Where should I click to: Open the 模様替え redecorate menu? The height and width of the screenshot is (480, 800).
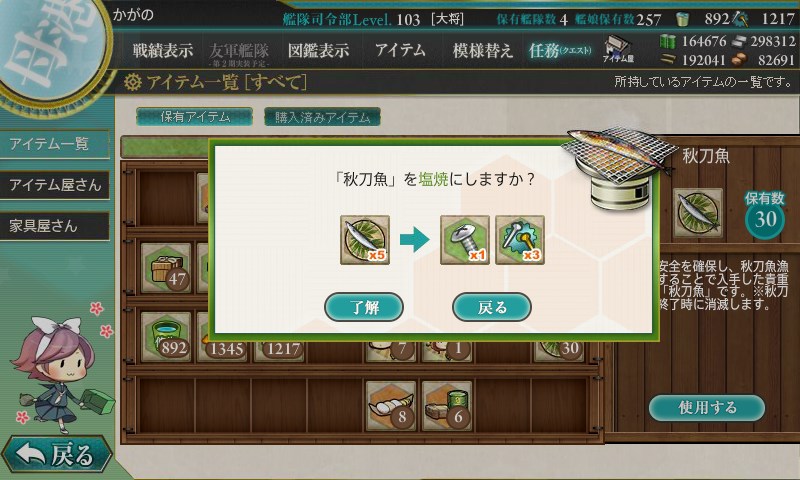pyautogui.click(x=482, y=50)
